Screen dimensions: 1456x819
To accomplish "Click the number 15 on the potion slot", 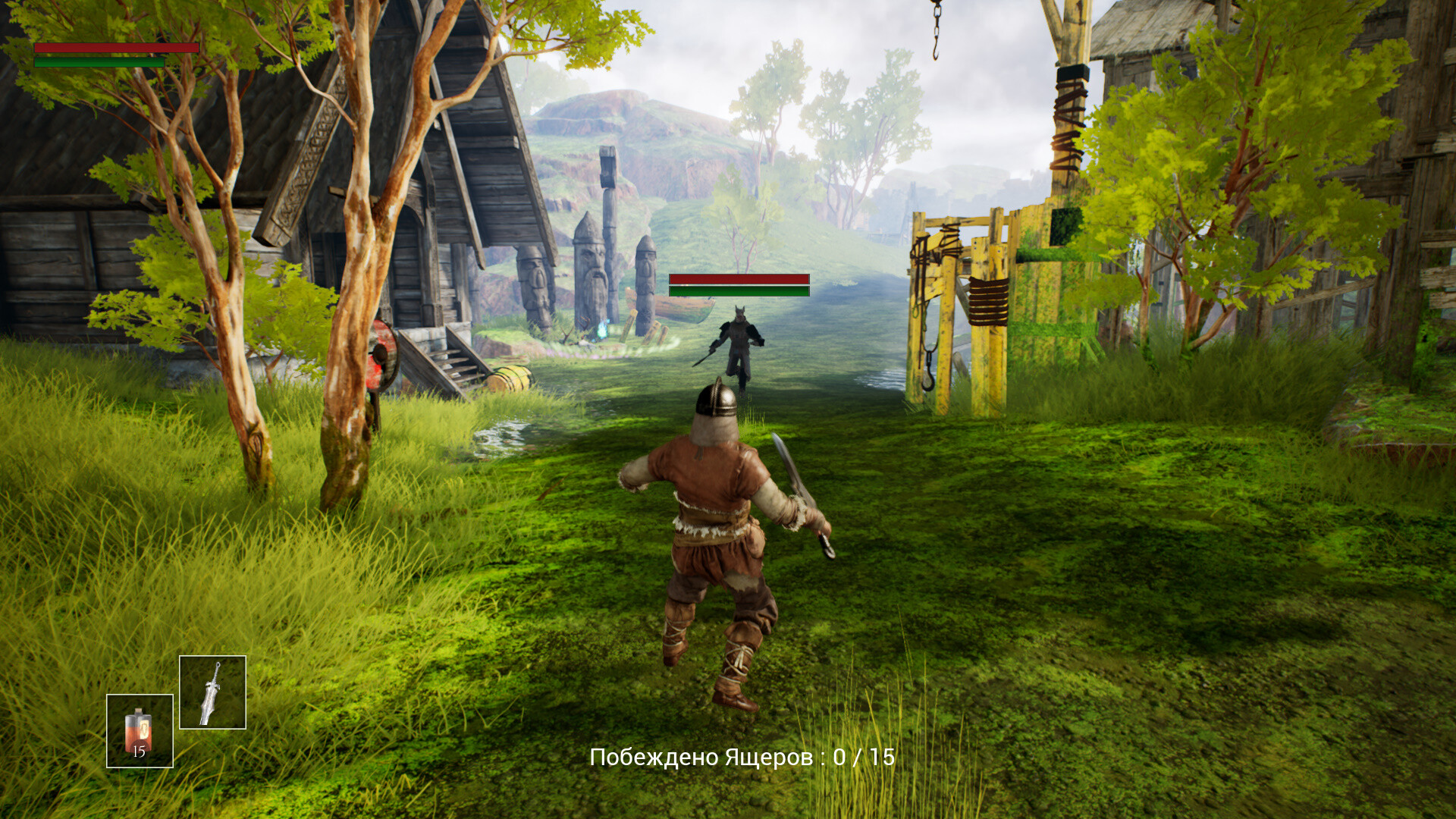I will click(x=139, y=752).
